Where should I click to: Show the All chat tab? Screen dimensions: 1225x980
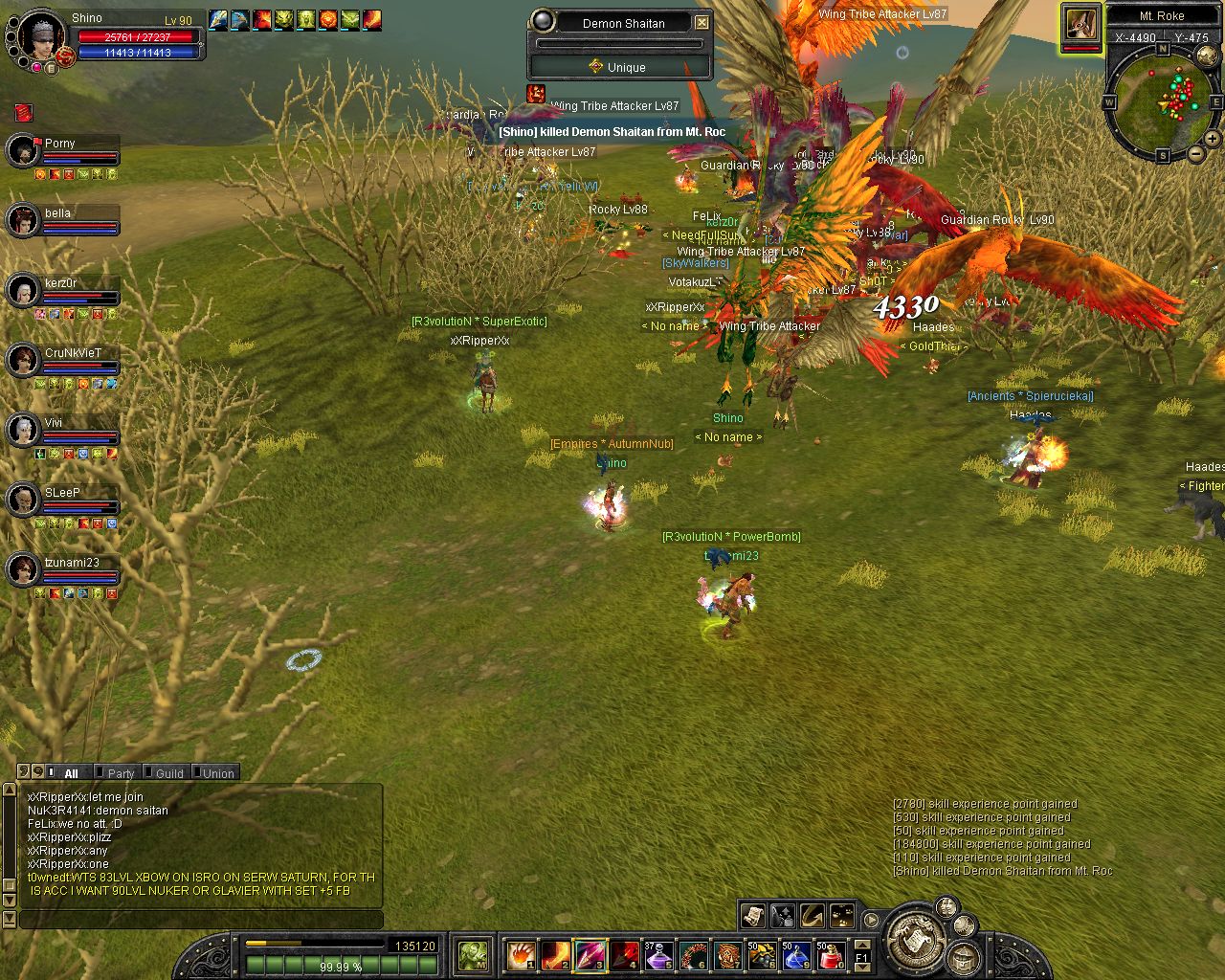70,773
